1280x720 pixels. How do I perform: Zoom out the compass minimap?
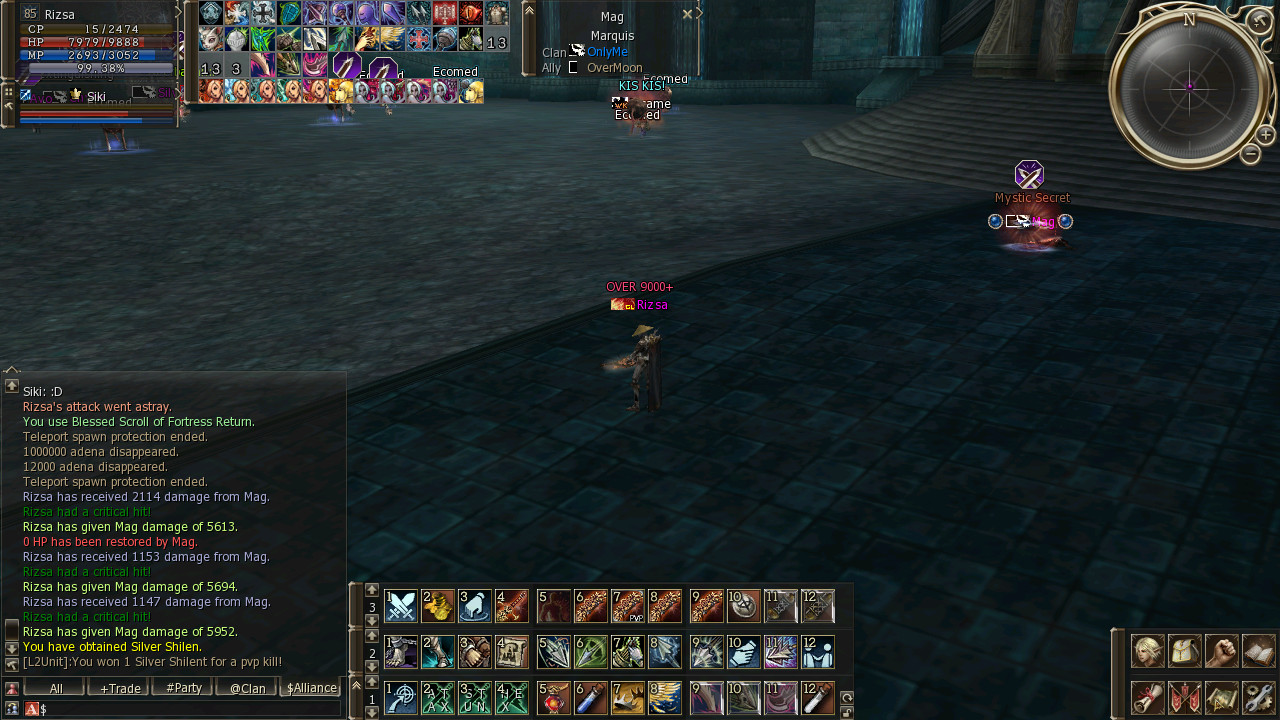(1250, 154)
